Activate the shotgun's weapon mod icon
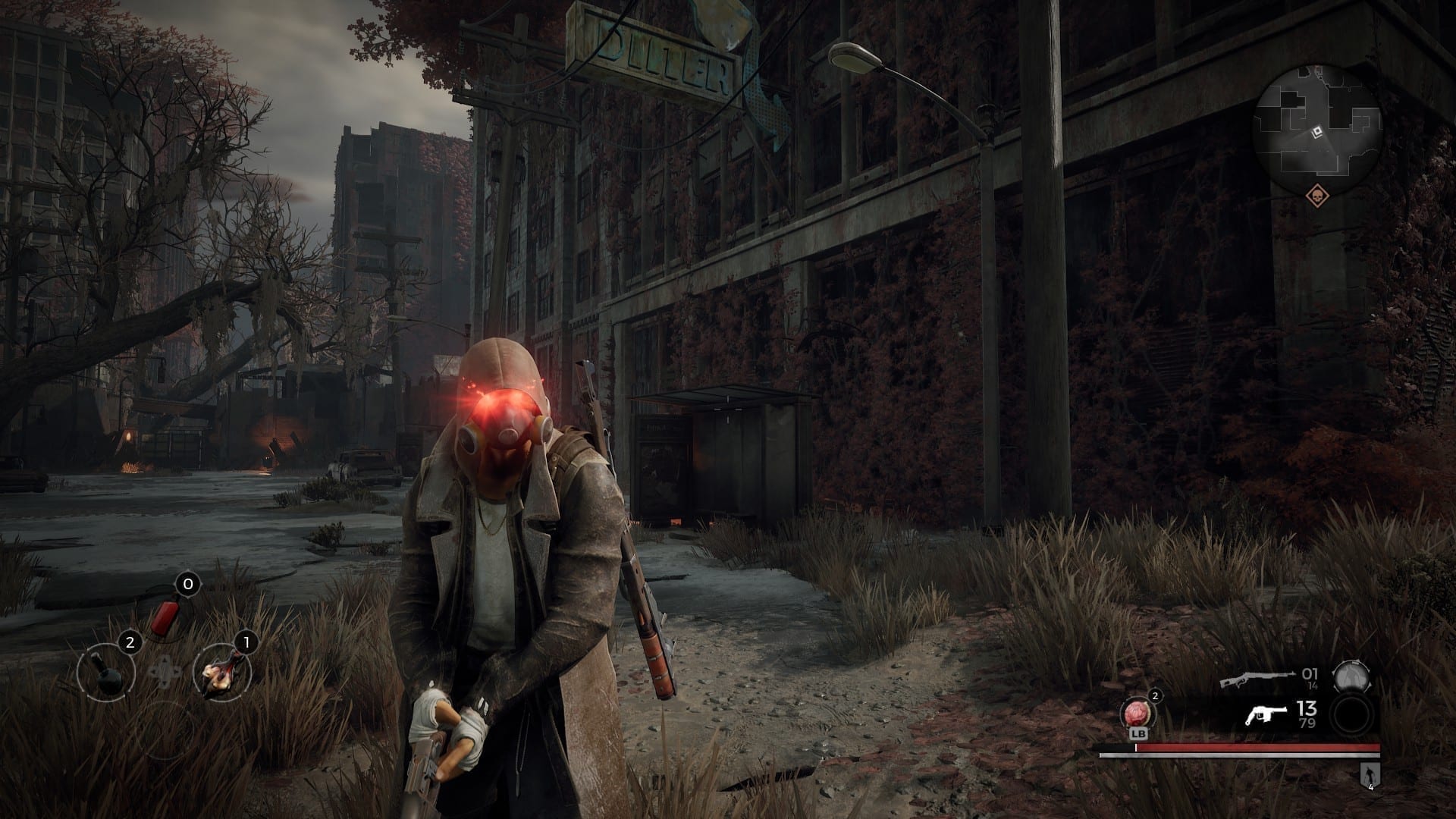Image resolution: width=1456 pixels, height=819 pixels. click(1351, 678)
